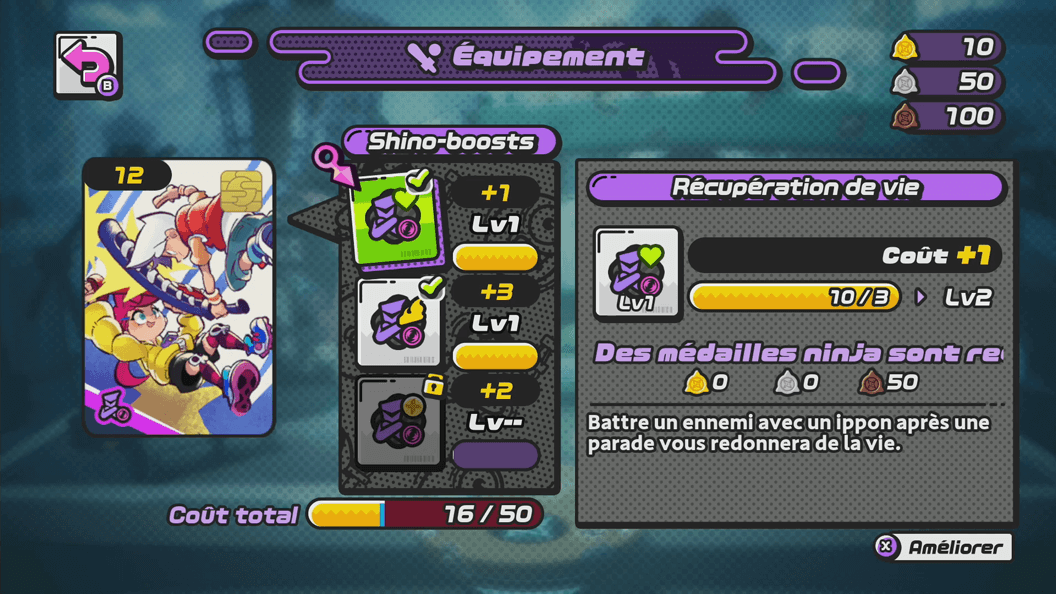Viewport: 1056px width, 594px height.
Task: Select the locked Shino-boost card
Action: click(399, 421)
